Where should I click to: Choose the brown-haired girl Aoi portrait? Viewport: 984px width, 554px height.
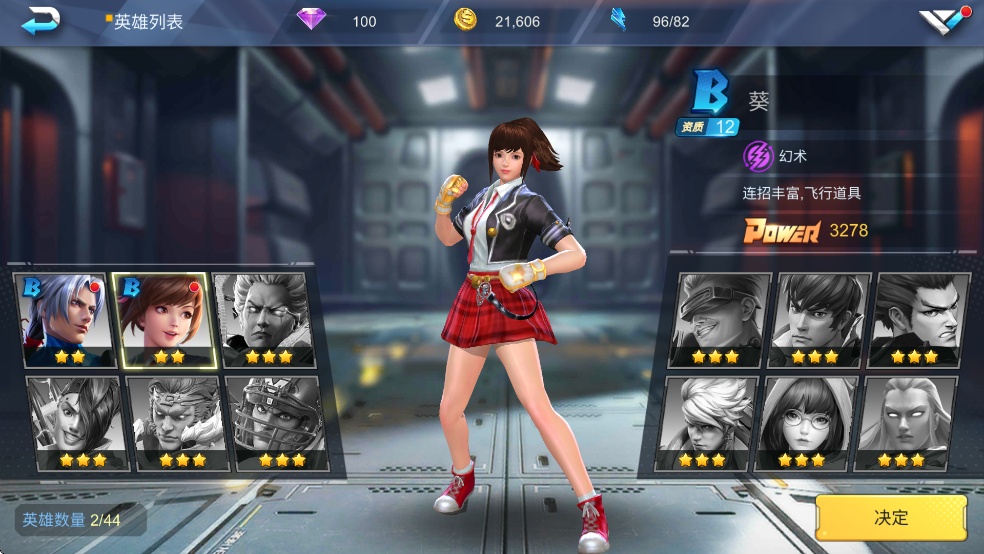(x=161, y=320)
